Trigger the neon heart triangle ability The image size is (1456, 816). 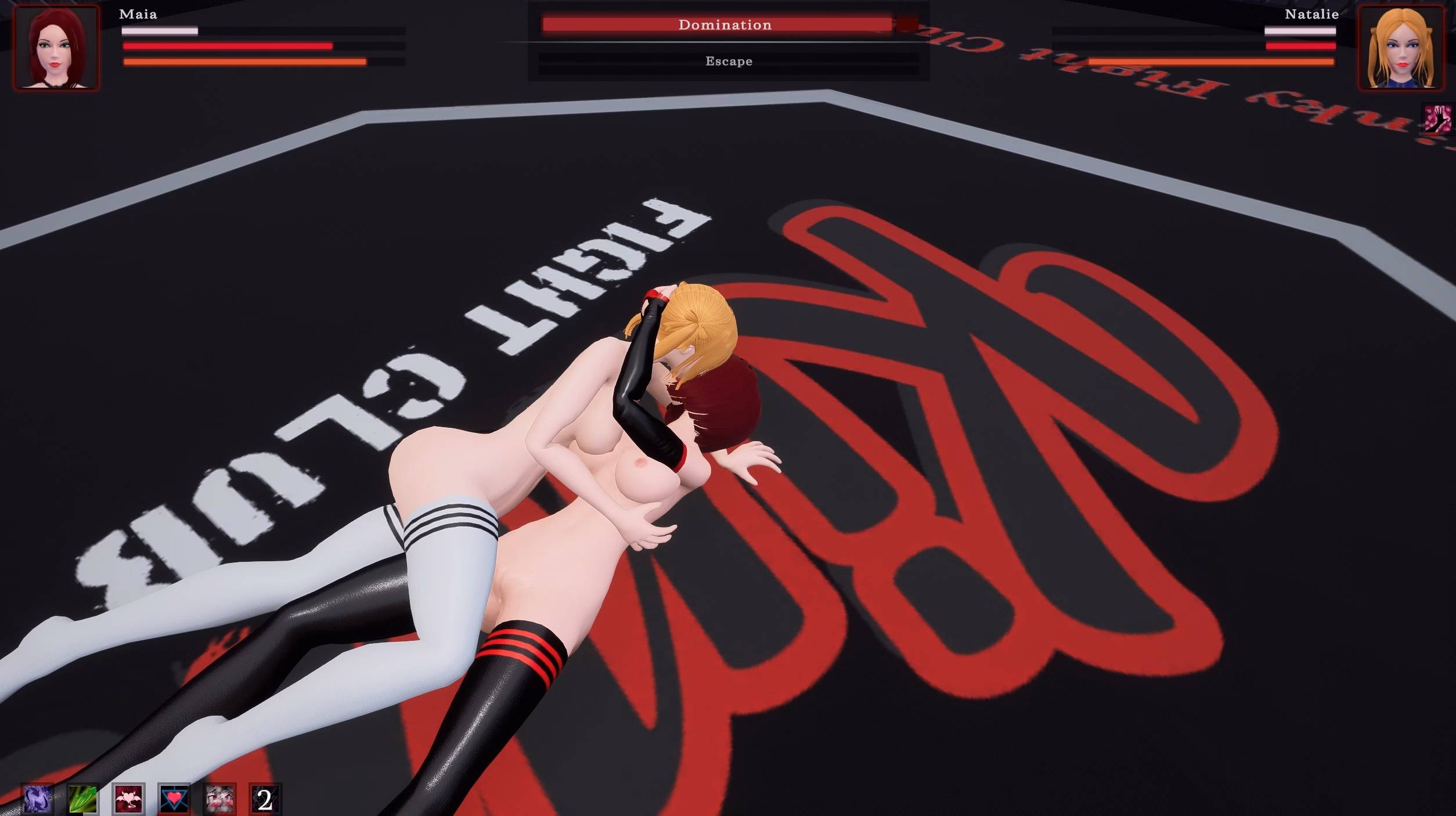point(174,800)
